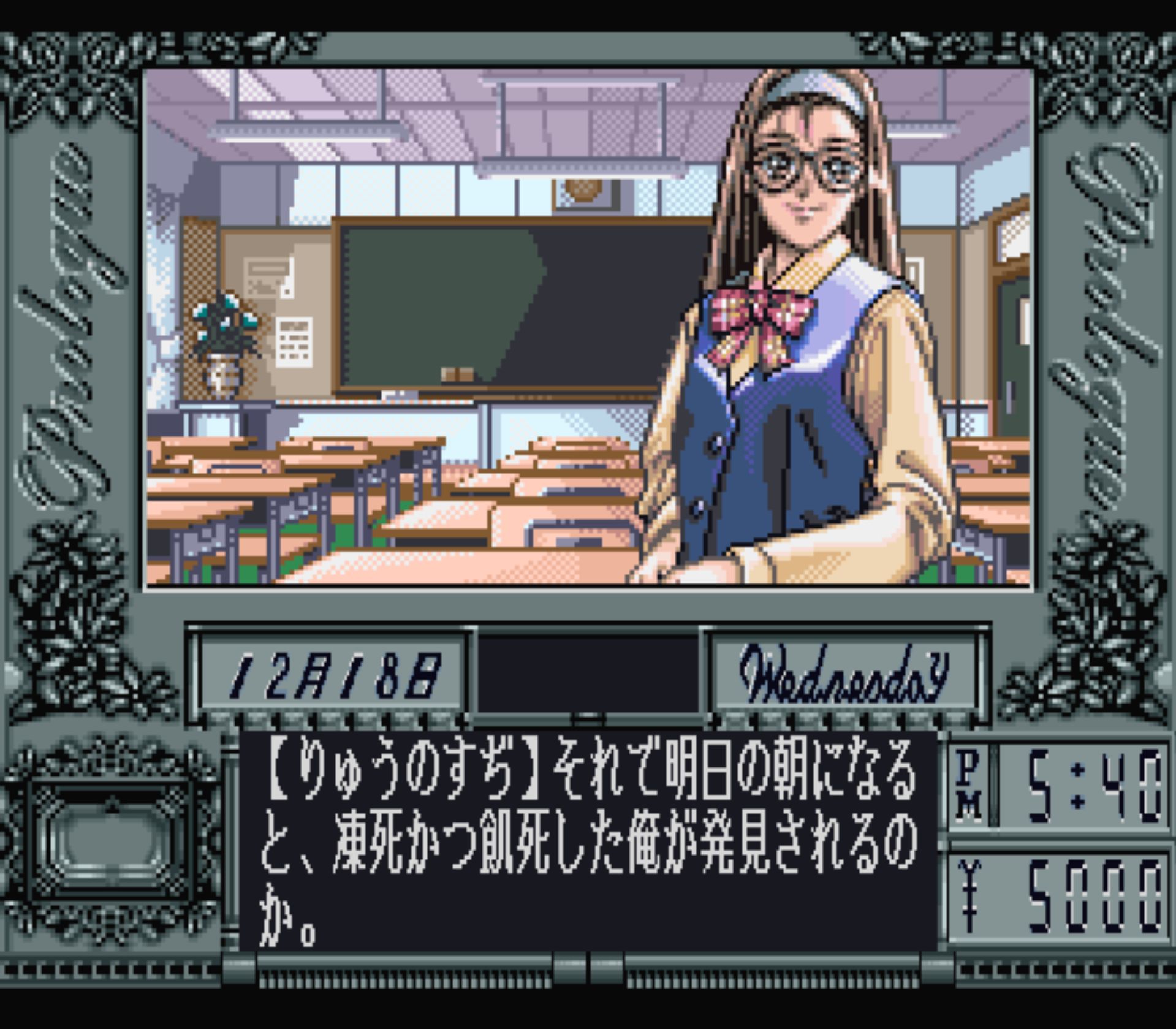Advance the dialogue in the text box
This screenshot has width=1176, height=1029.
[x=587, y=841]
